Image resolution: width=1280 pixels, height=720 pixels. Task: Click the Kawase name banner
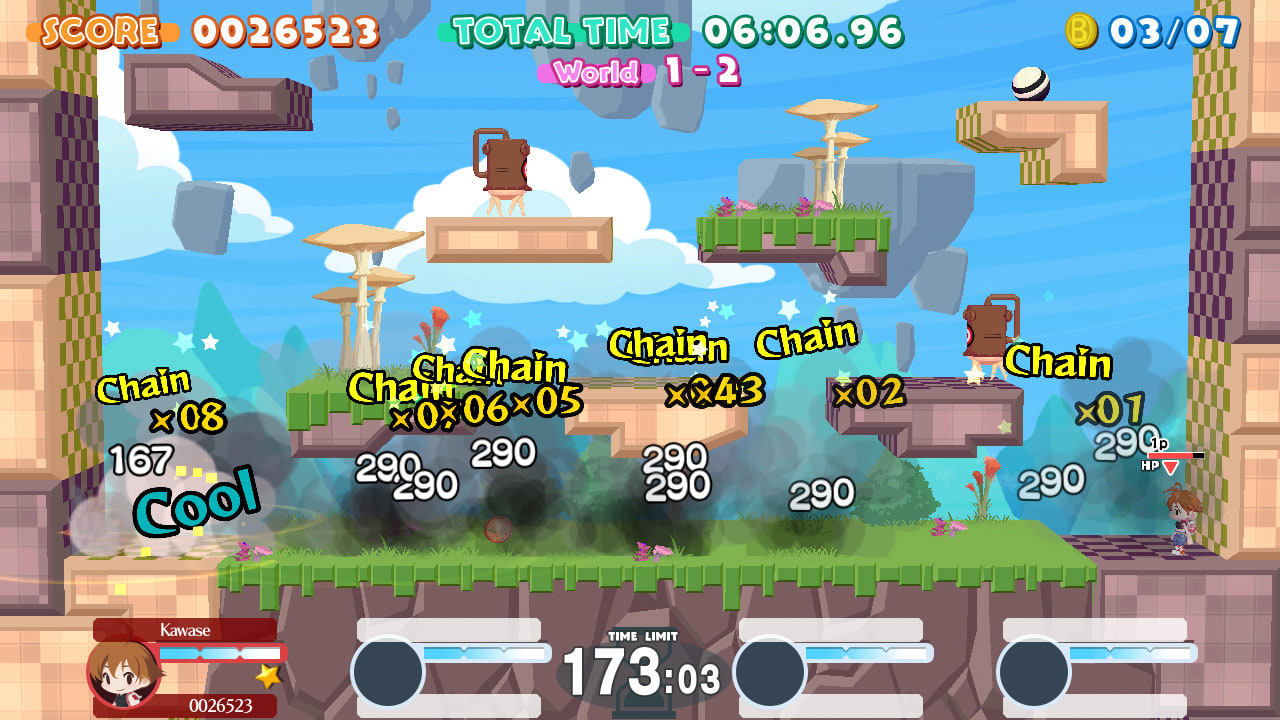(x=185, y=629)
